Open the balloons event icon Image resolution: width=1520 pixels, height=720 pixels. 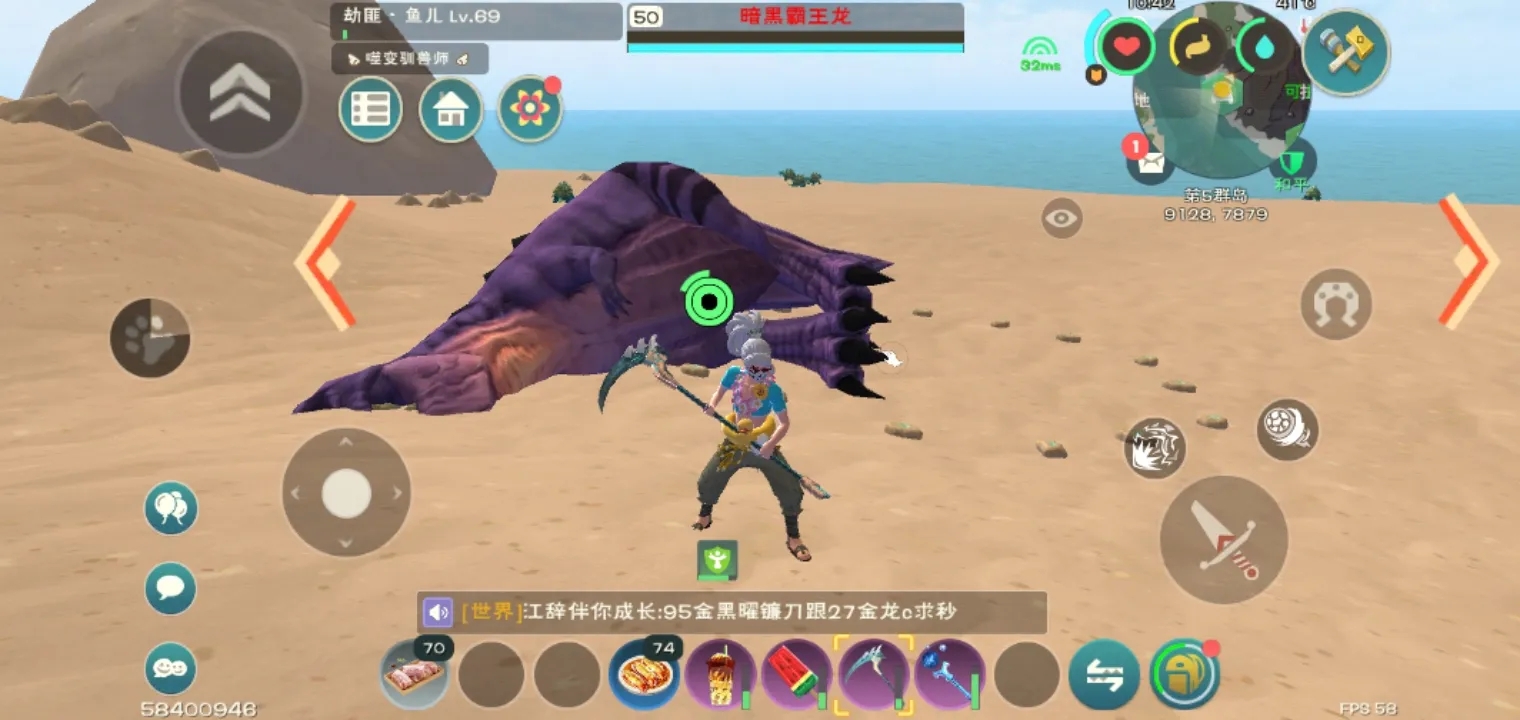pos(170,507)
